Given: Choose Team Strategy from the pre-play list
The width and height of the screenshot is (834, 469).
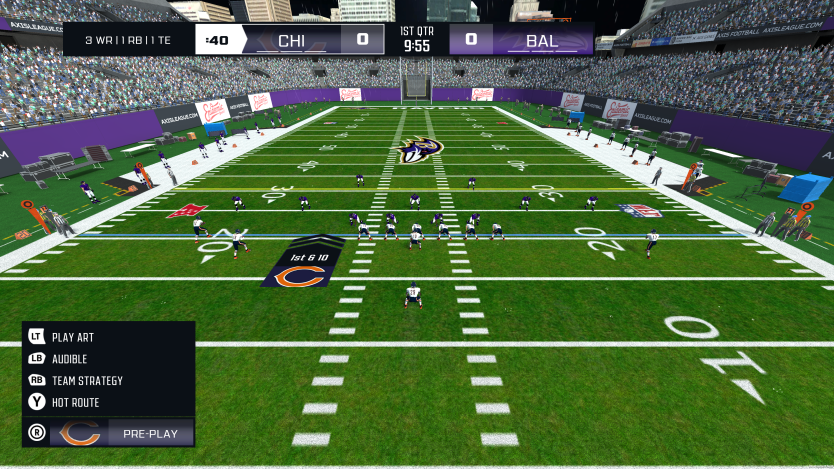Looking at the screenshot, I should (x=87, y=381).
